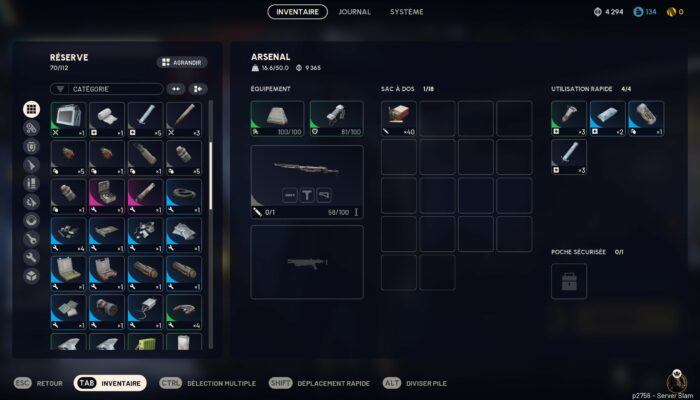Select the bandage roll in Réserve

tap(108, 119)
